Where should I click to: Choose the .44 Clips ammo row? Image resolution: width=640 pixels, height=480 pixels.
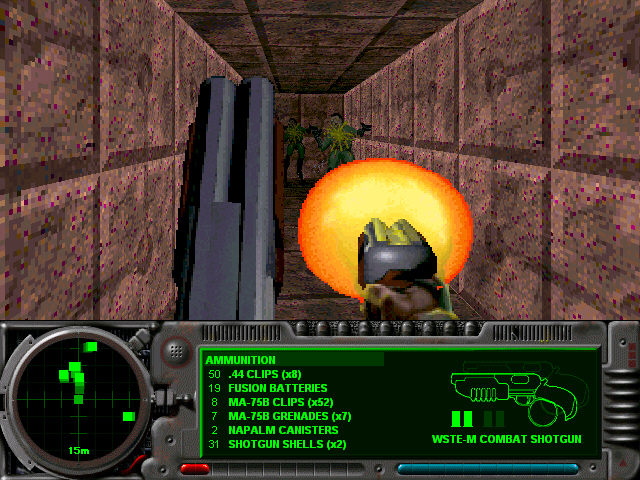point(264,374)
